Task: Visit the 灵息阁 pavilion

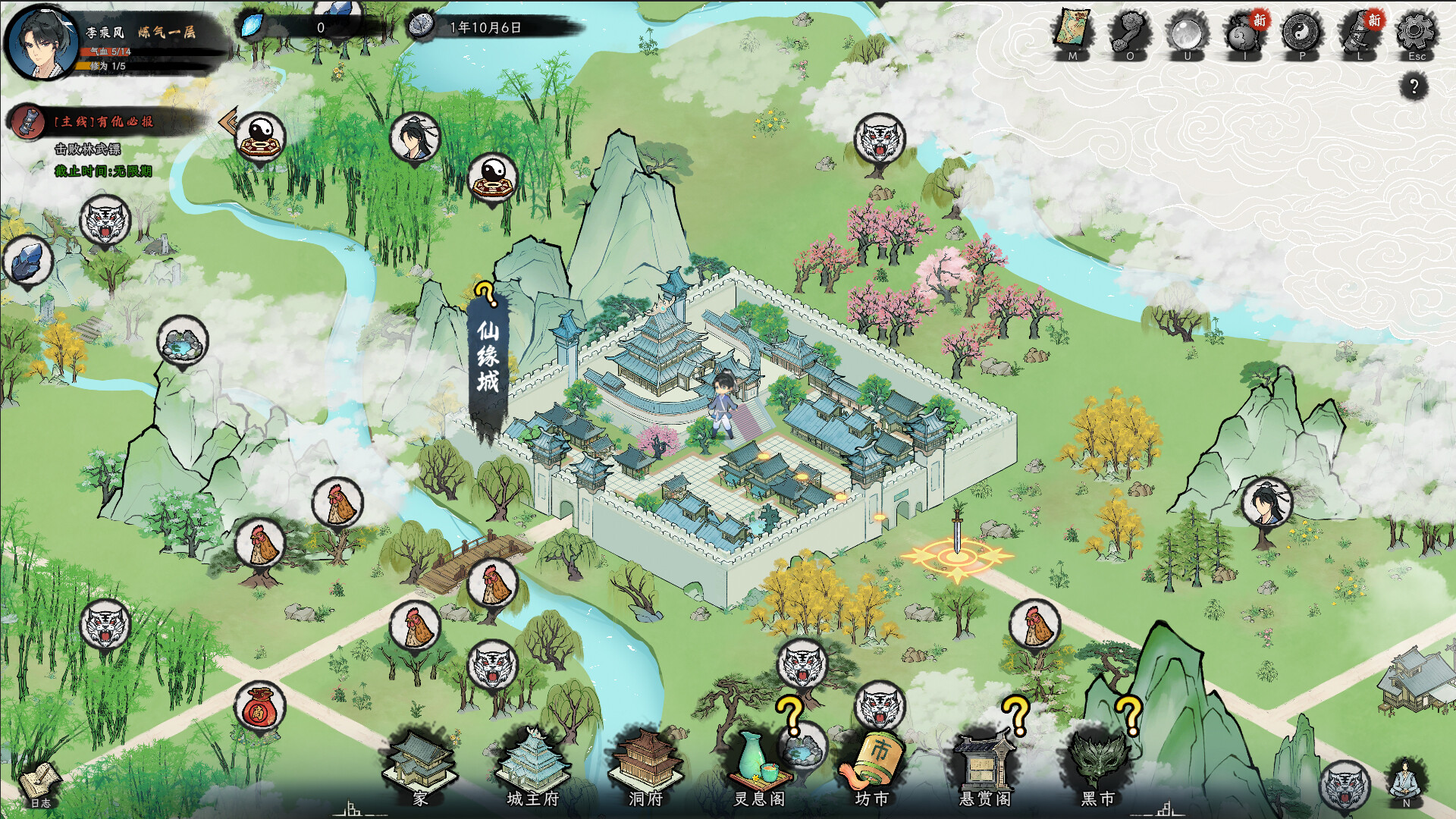Action: 759,766
